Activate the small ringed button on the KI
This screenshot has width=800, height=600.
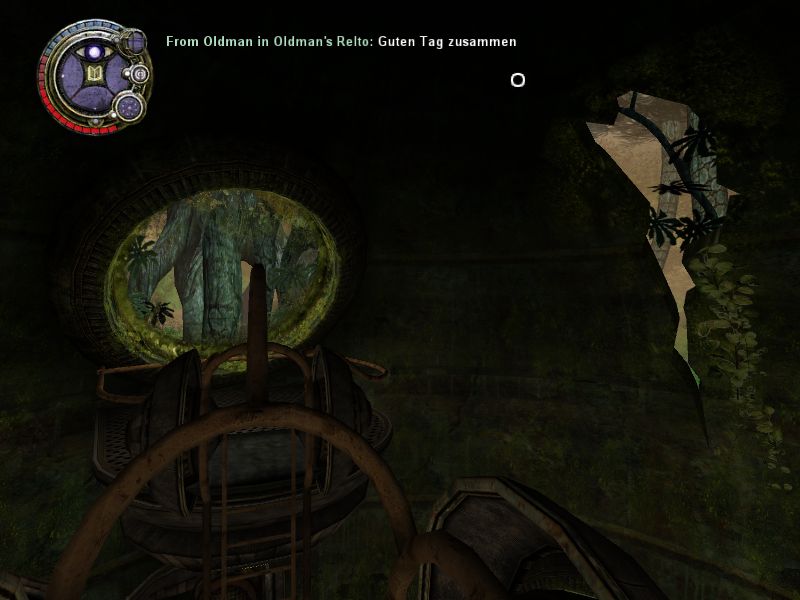click(x=140, y=74)
